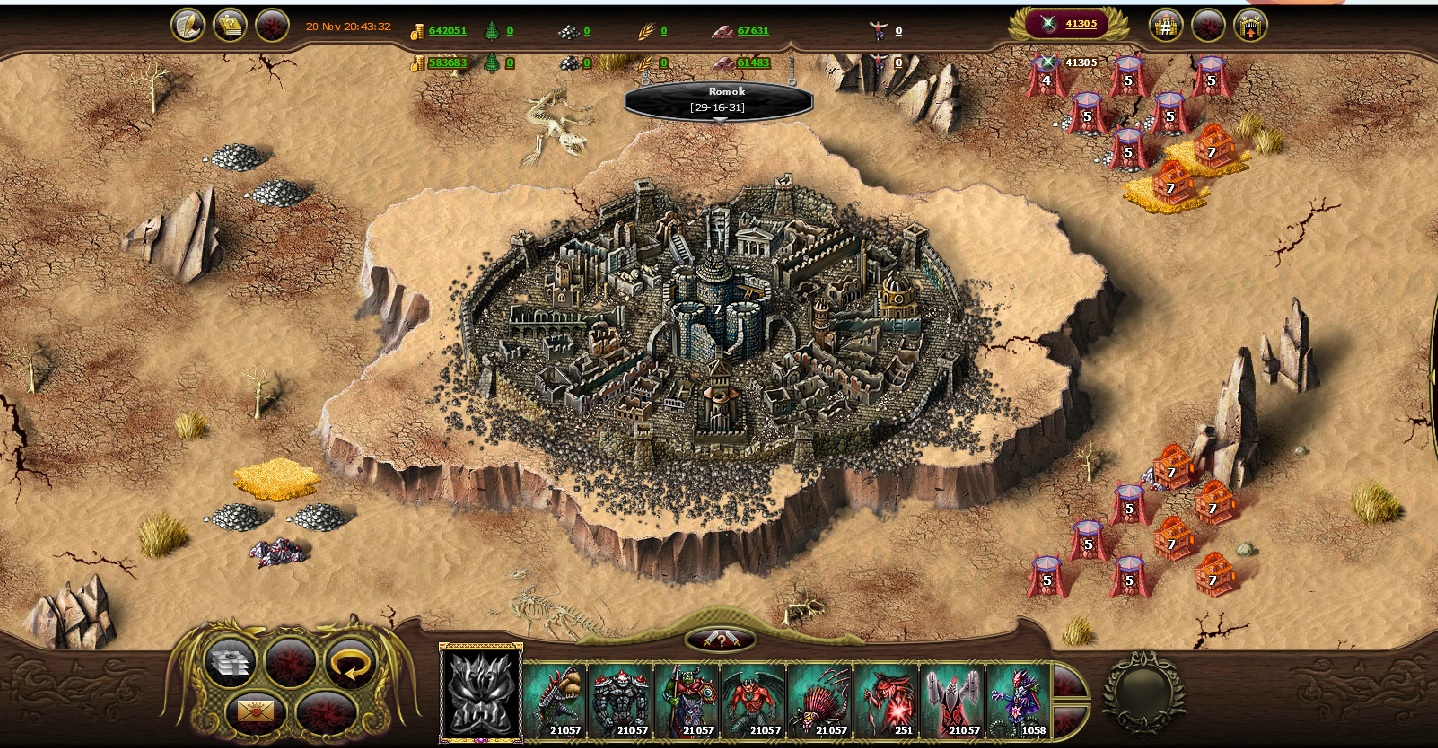1438x748 pixels.
Task: Click the stacked papers icon
Action: click(x=229, y=662)
